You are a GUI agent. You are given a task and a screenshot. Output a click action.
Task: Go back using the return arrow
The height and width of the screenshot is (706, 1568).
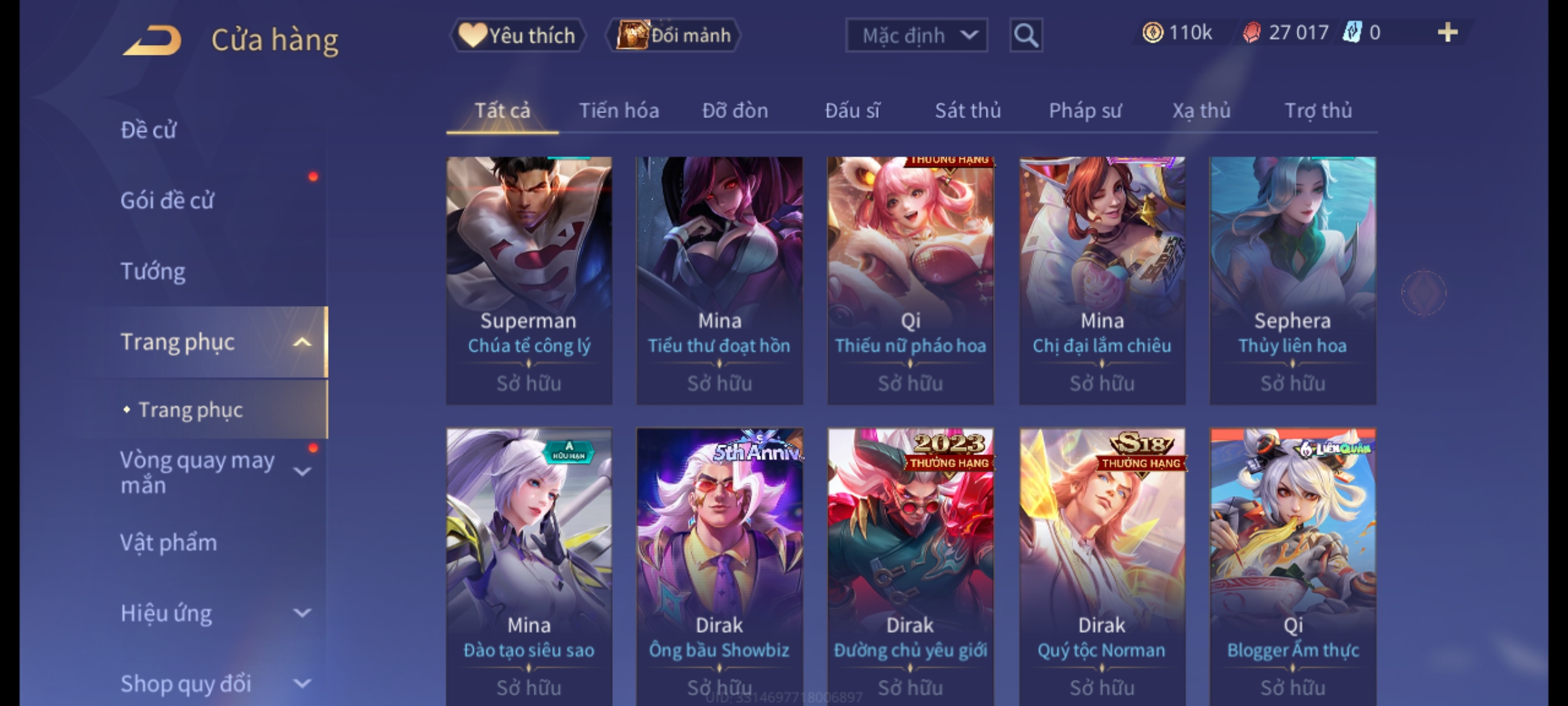[x=152, y=41]
